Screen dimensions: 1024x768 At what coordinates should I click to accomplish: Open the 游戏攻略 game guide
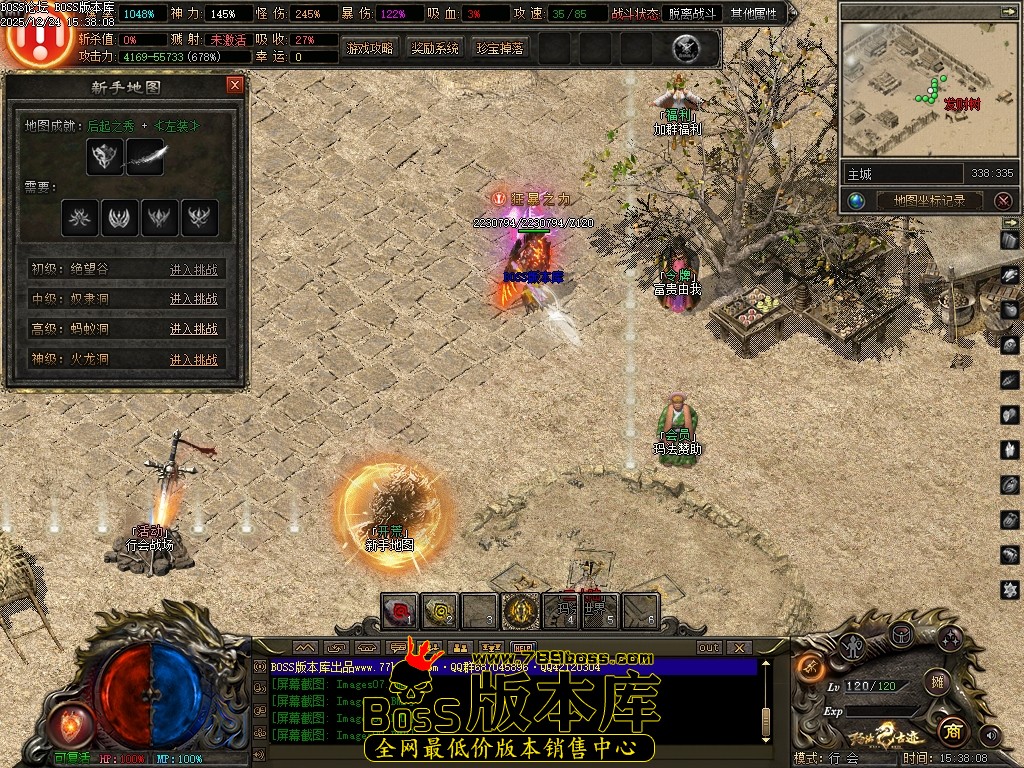pyautogui.click(x=370, y=48)
